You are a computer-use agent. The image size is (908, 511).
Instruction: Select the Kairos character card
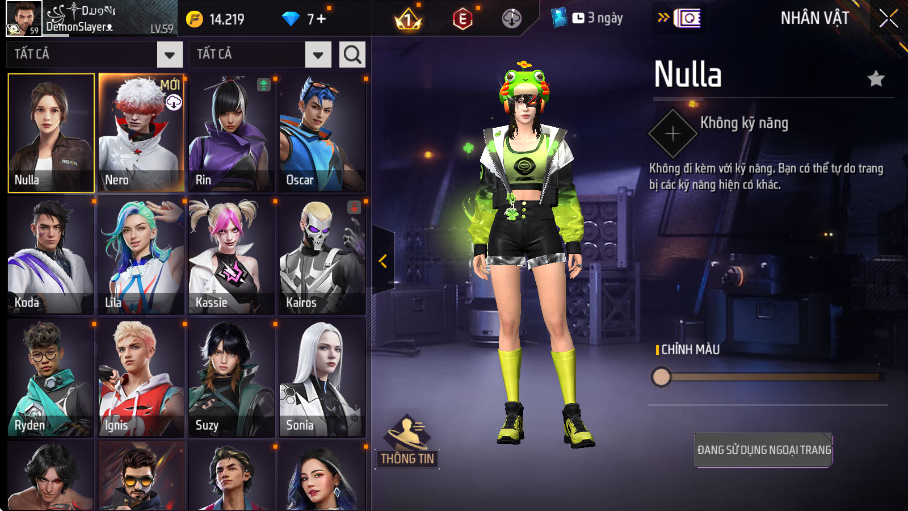(x=321, y=255)
